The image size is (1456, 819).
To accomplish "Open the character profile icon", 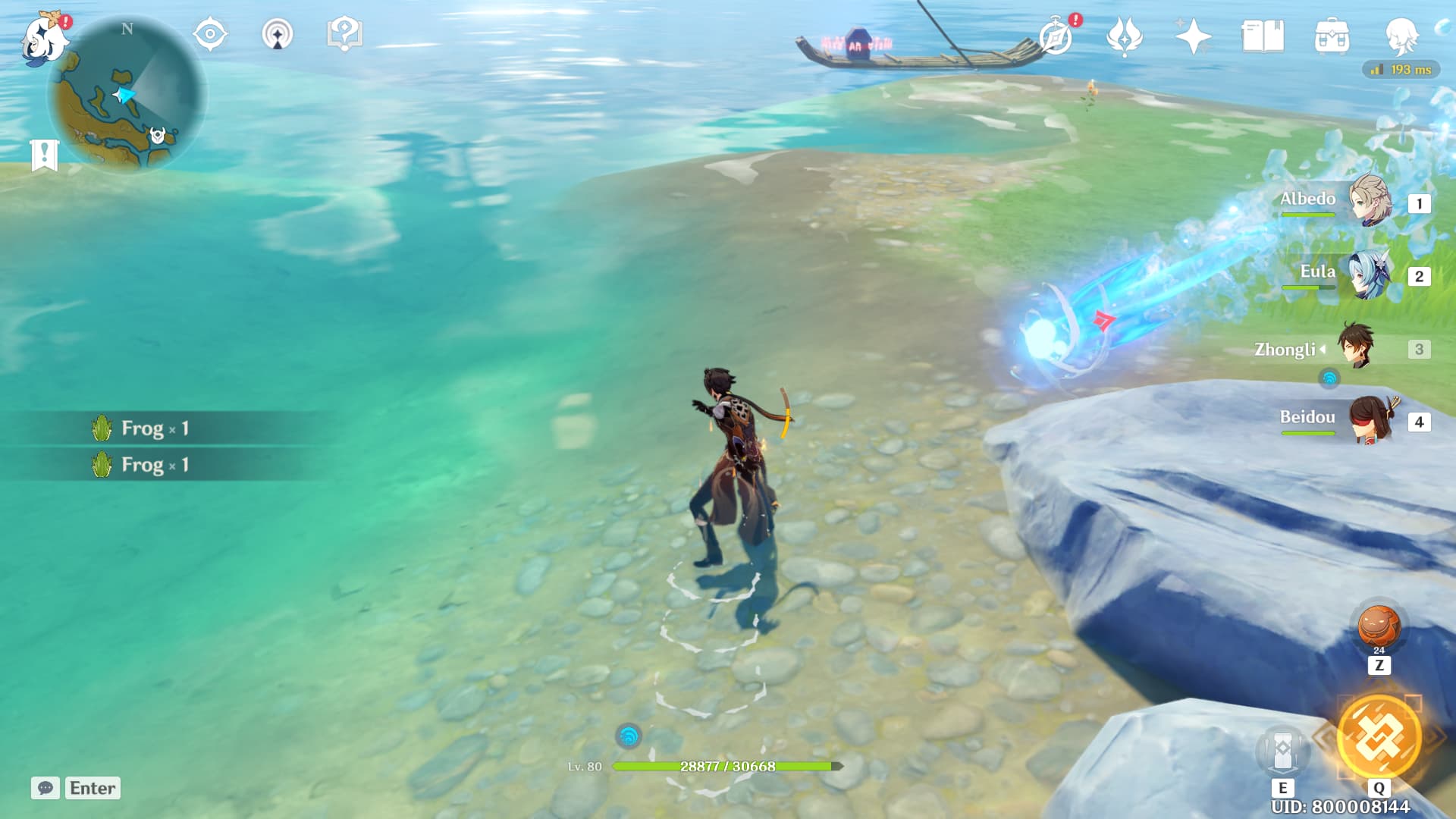I will (1401, 36).
